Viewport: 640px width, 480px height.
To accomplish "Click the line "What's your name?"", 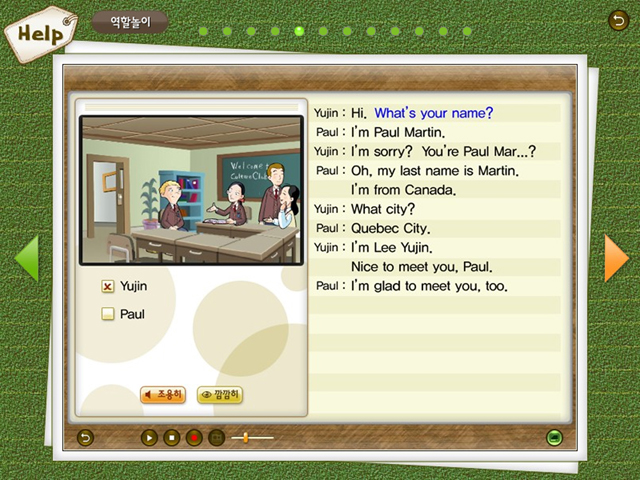I will (434, 113).
